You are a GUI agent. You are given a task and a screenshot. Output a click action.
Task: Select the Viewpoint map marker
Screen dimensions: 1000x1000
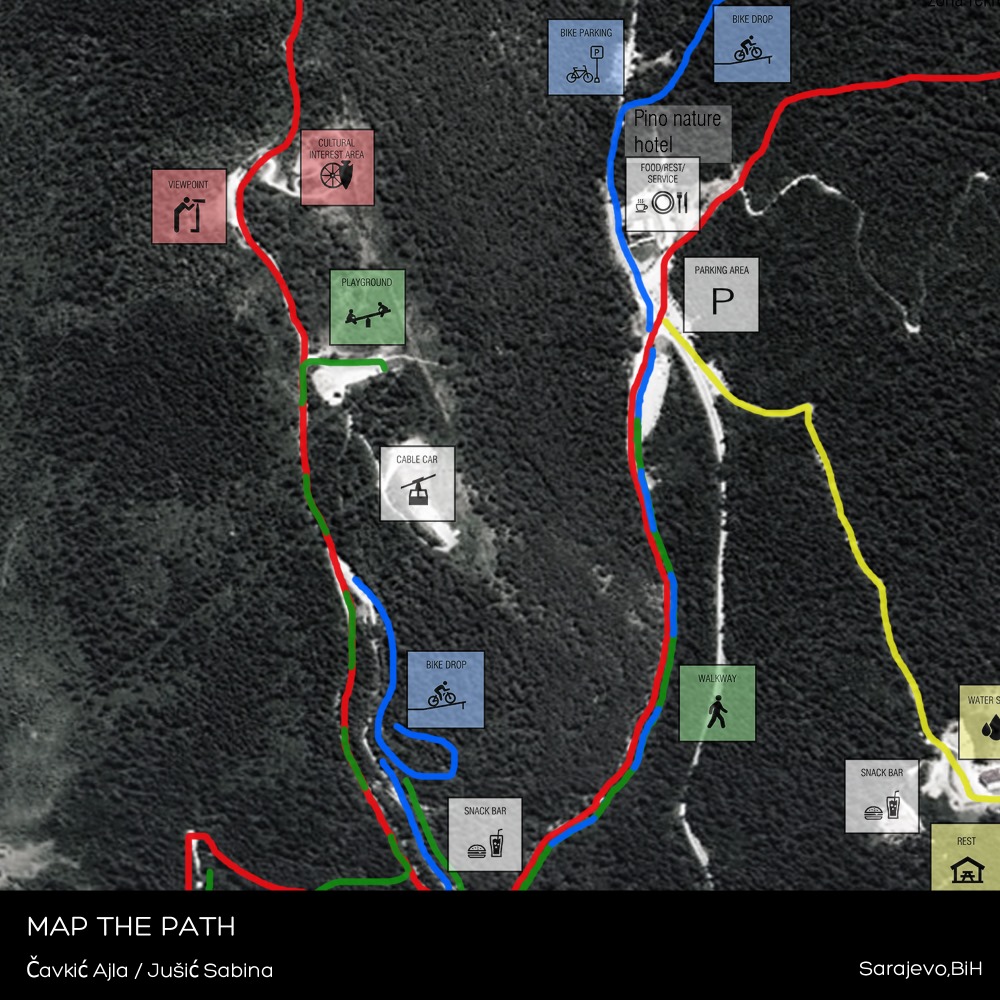click(x=189, y=206)
